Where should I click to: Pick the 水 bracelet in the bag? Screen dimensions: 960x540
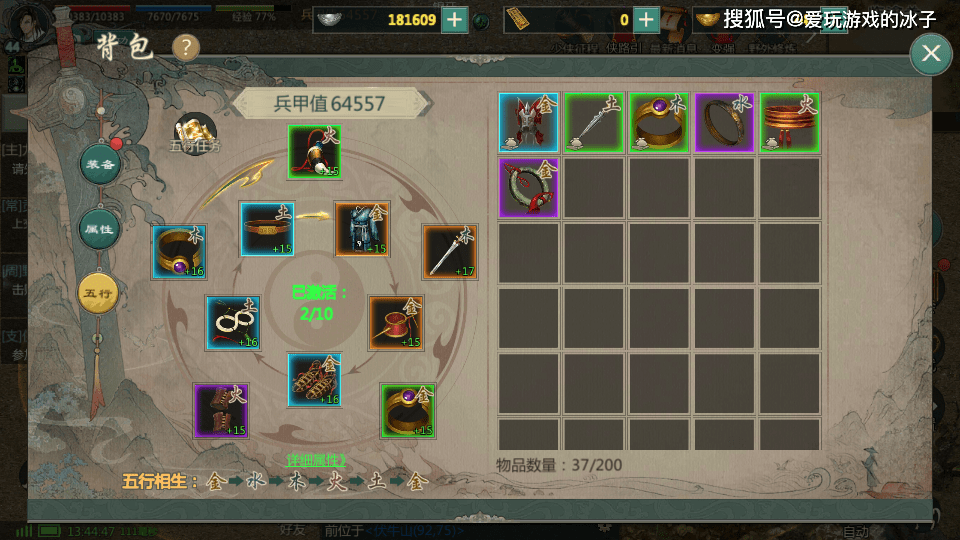tap(723, 122)
